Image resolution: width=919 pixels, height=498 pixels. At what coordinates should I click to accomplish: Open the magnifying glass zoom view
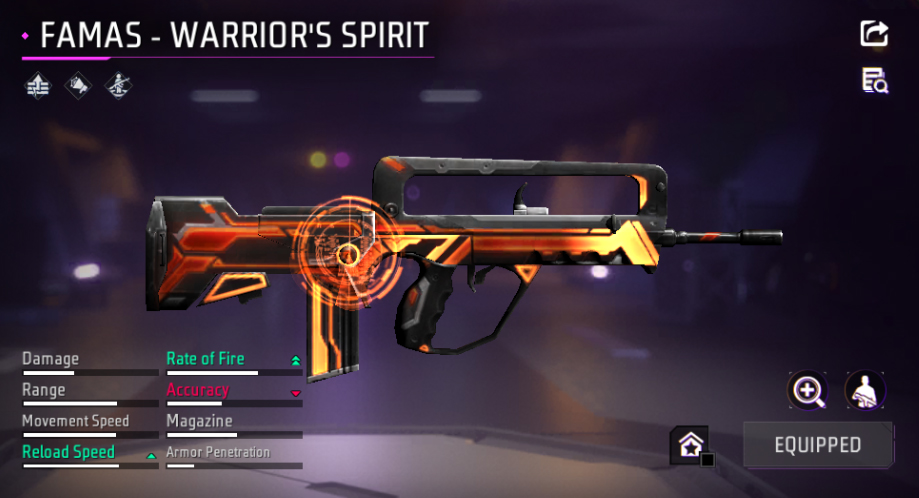pos(807,390)
